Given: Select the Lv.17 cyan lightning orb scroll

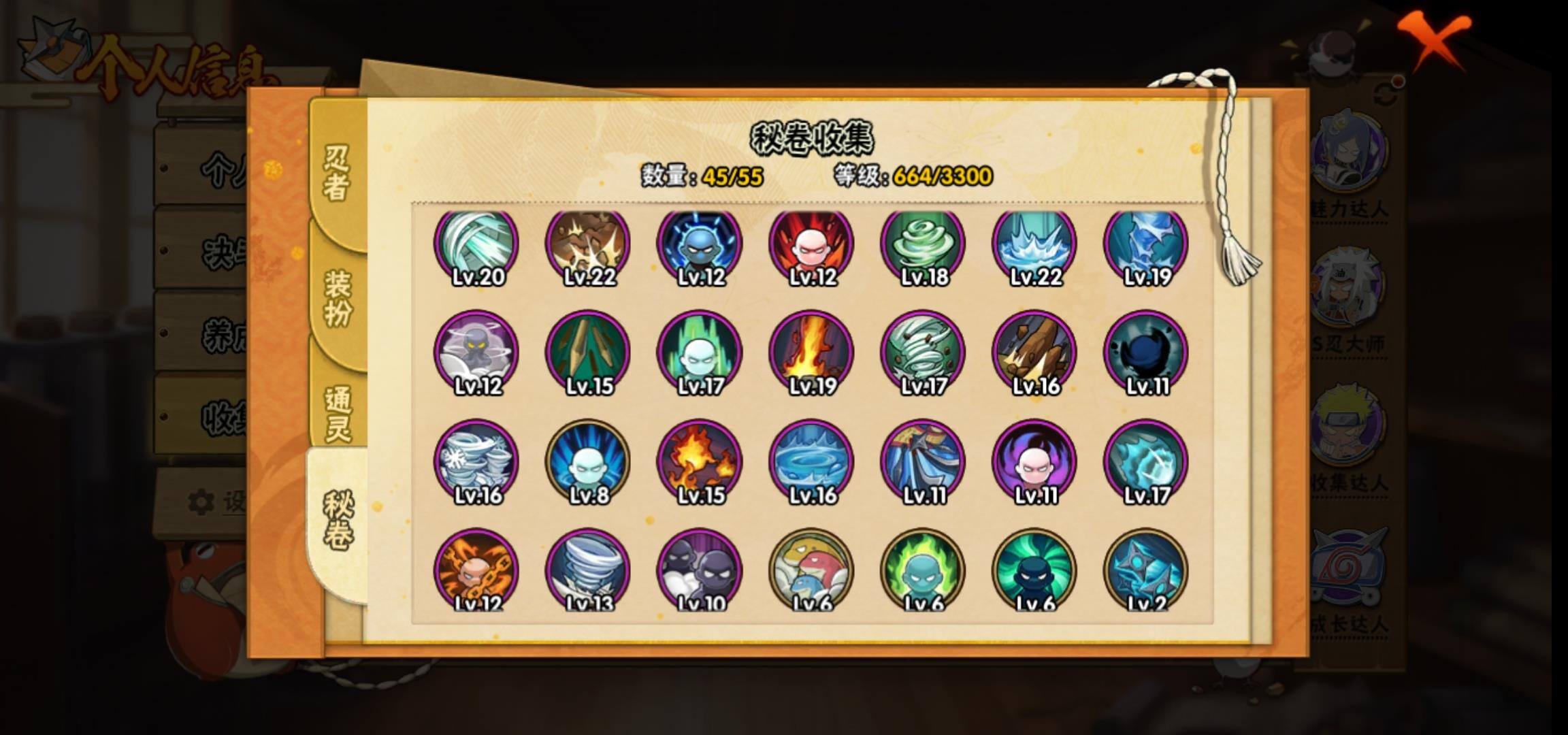Looking at the screenshot, I should click(x=1146, y=463).
